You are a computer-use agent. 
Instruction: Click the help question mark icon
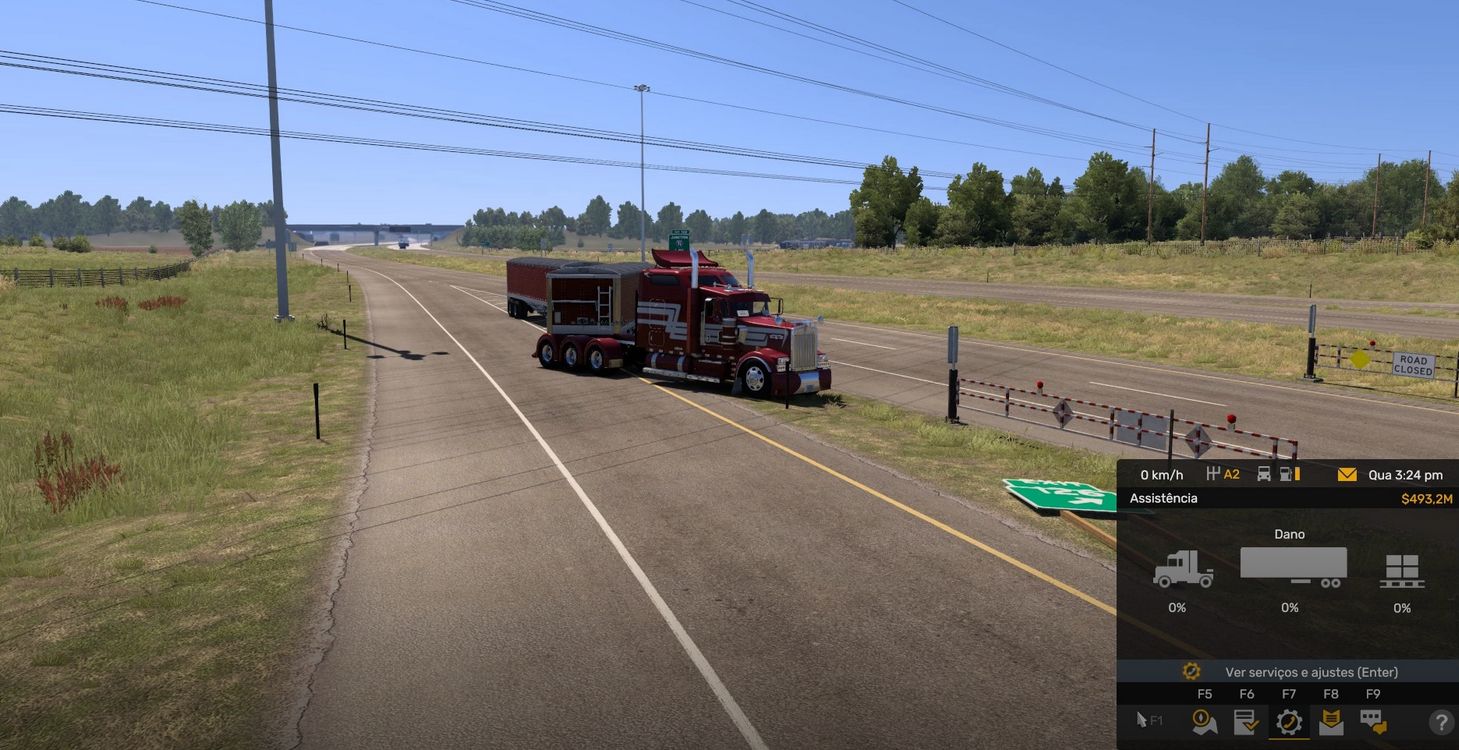(1443, 722)
